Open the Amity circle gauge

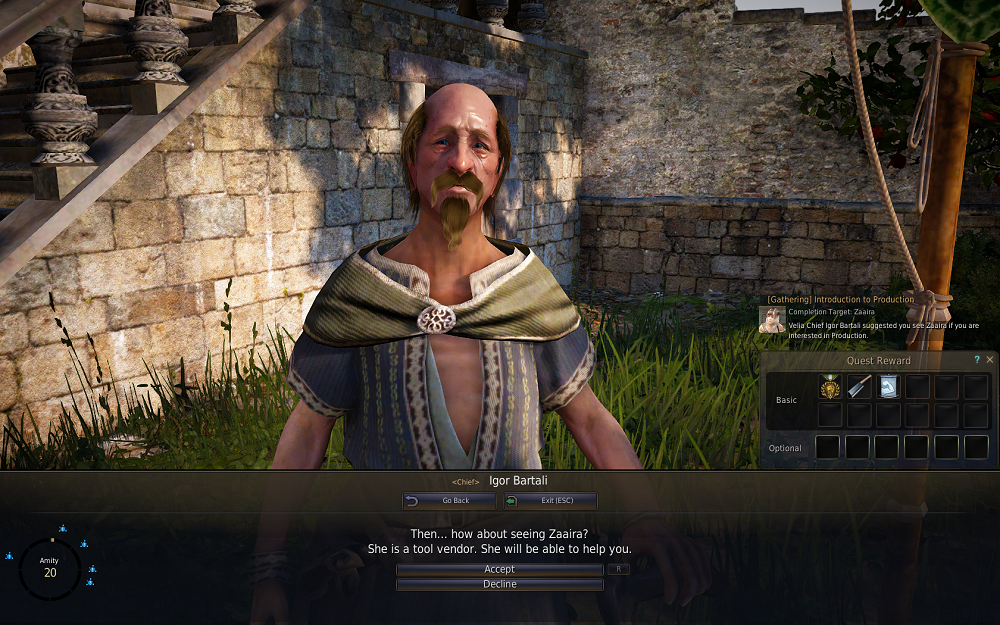click(50, 568)
